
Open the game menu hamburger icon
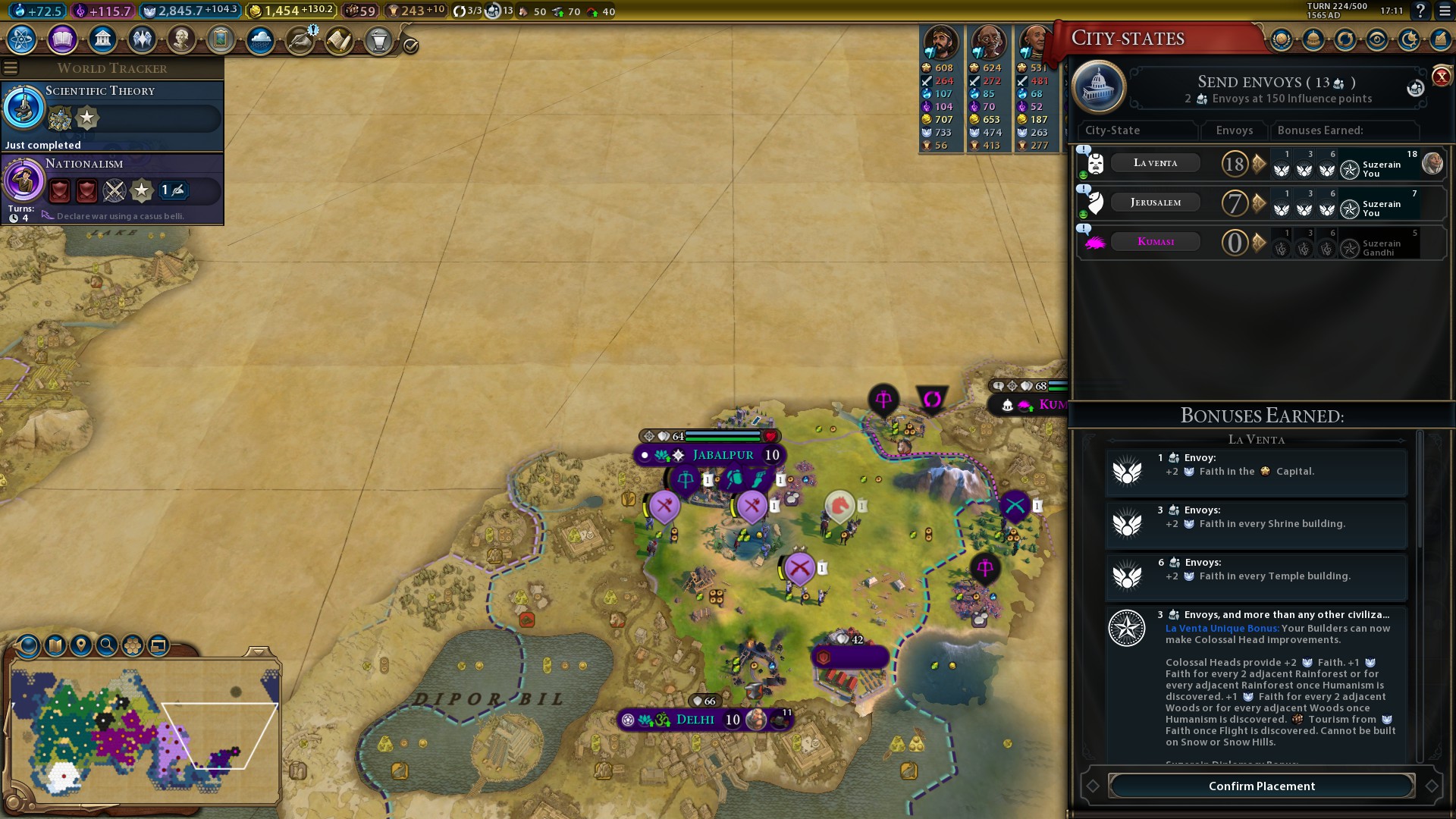pyautogui.click(x=1444, y=11)
